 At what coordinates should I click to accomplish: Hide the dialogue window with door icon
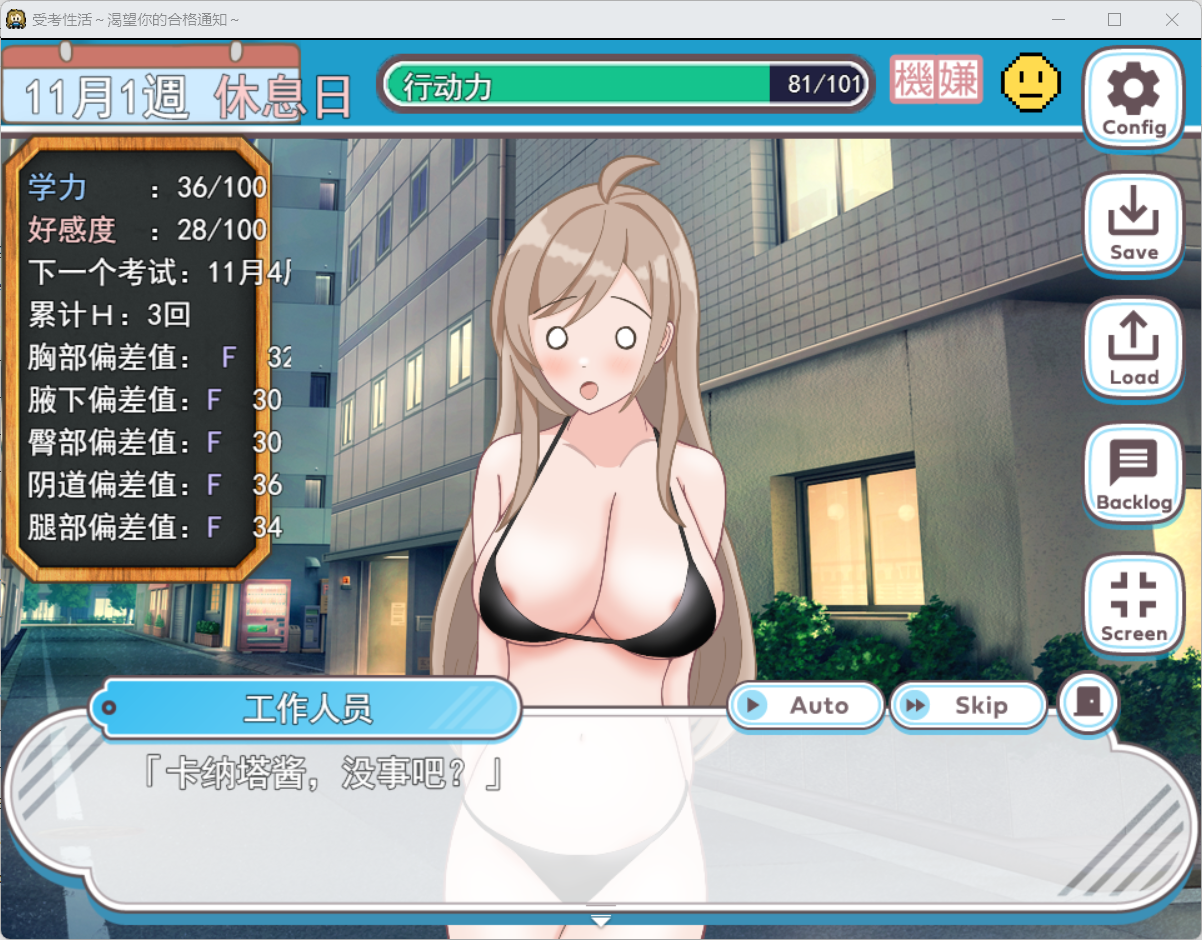(1088, 704)
